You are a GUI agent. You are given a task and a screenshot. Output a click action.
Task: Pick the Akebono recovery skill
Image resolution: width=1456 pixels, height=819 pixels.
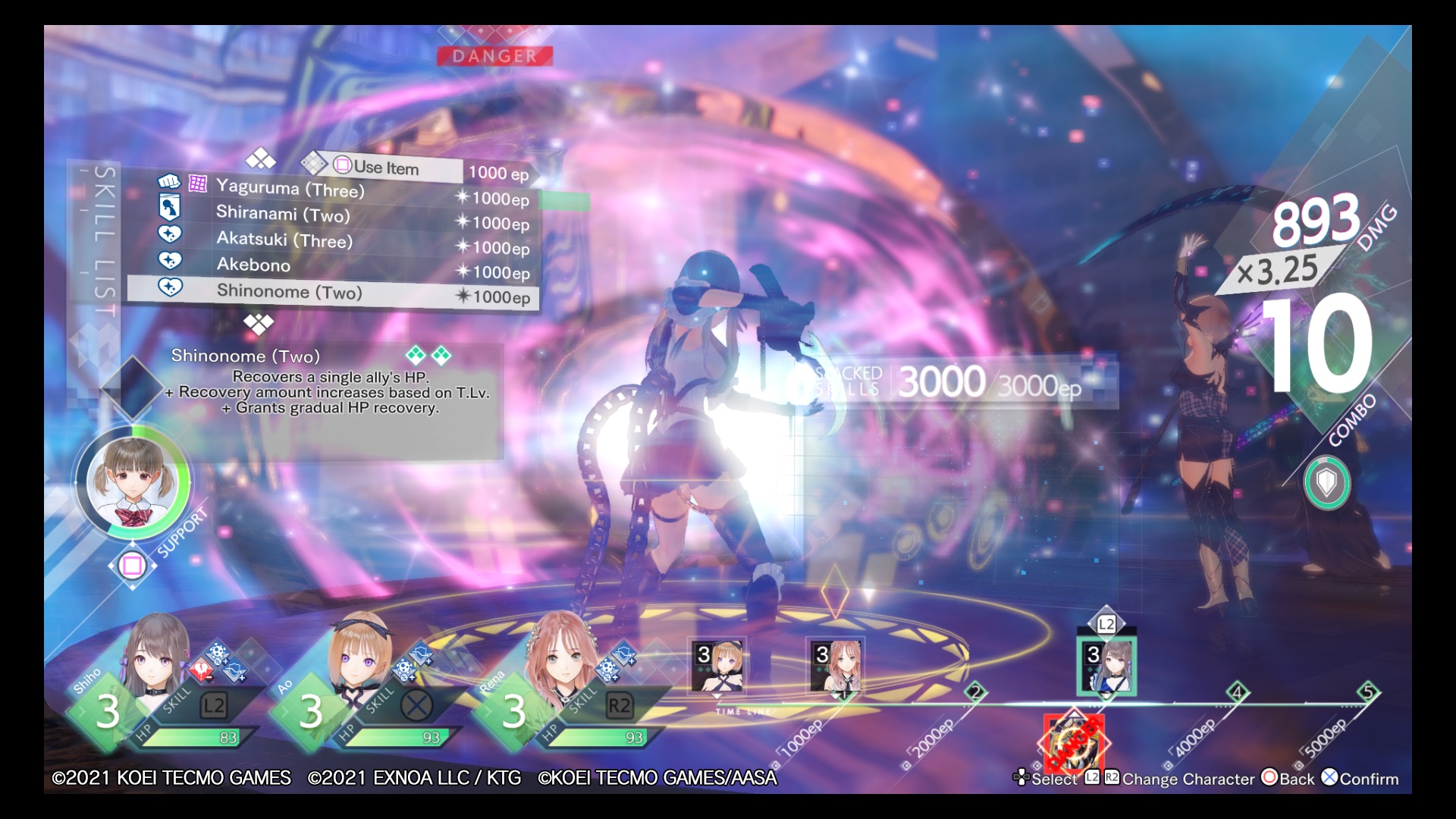253,265
